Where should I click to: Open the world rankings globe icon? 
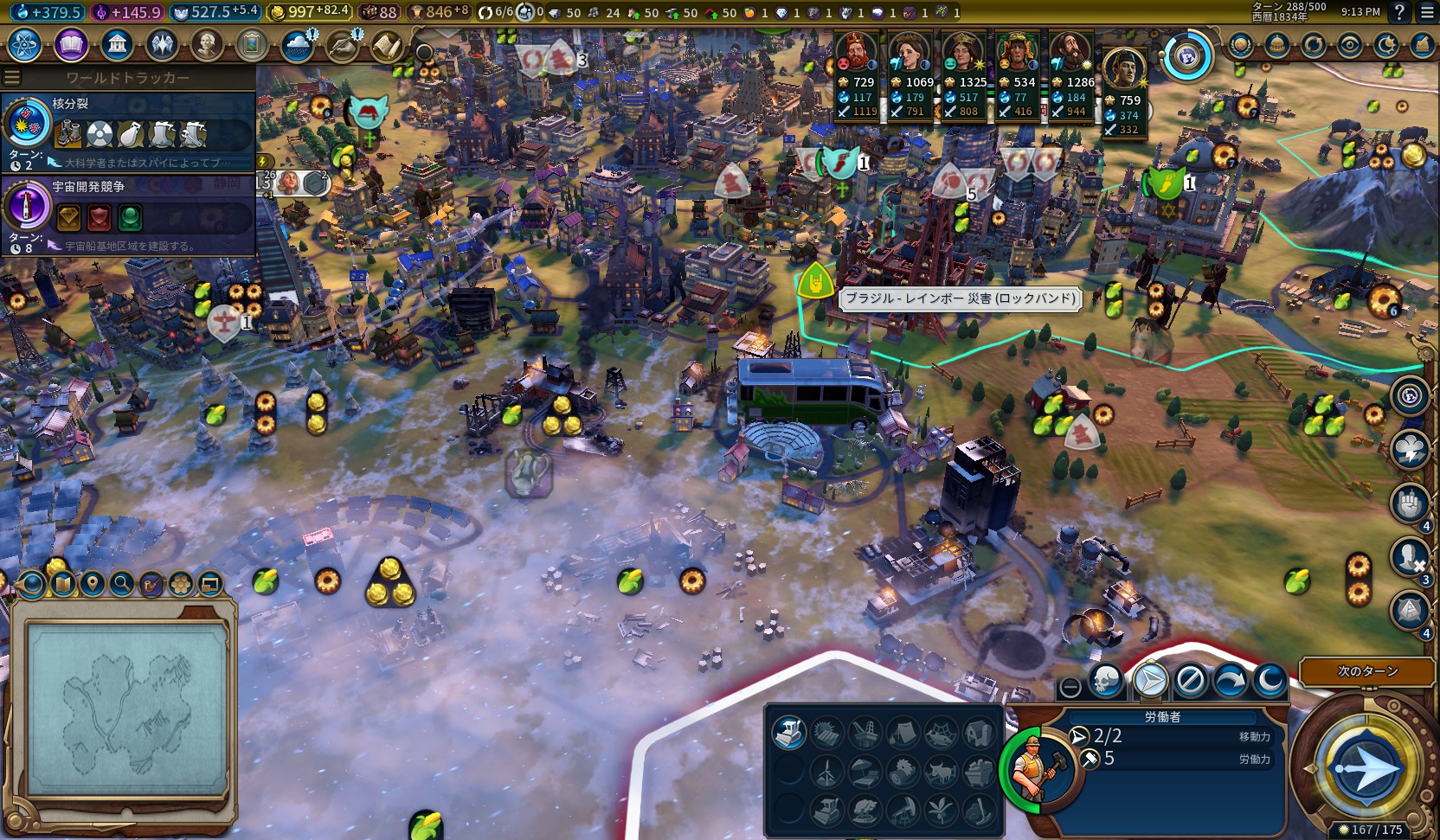1240,45
